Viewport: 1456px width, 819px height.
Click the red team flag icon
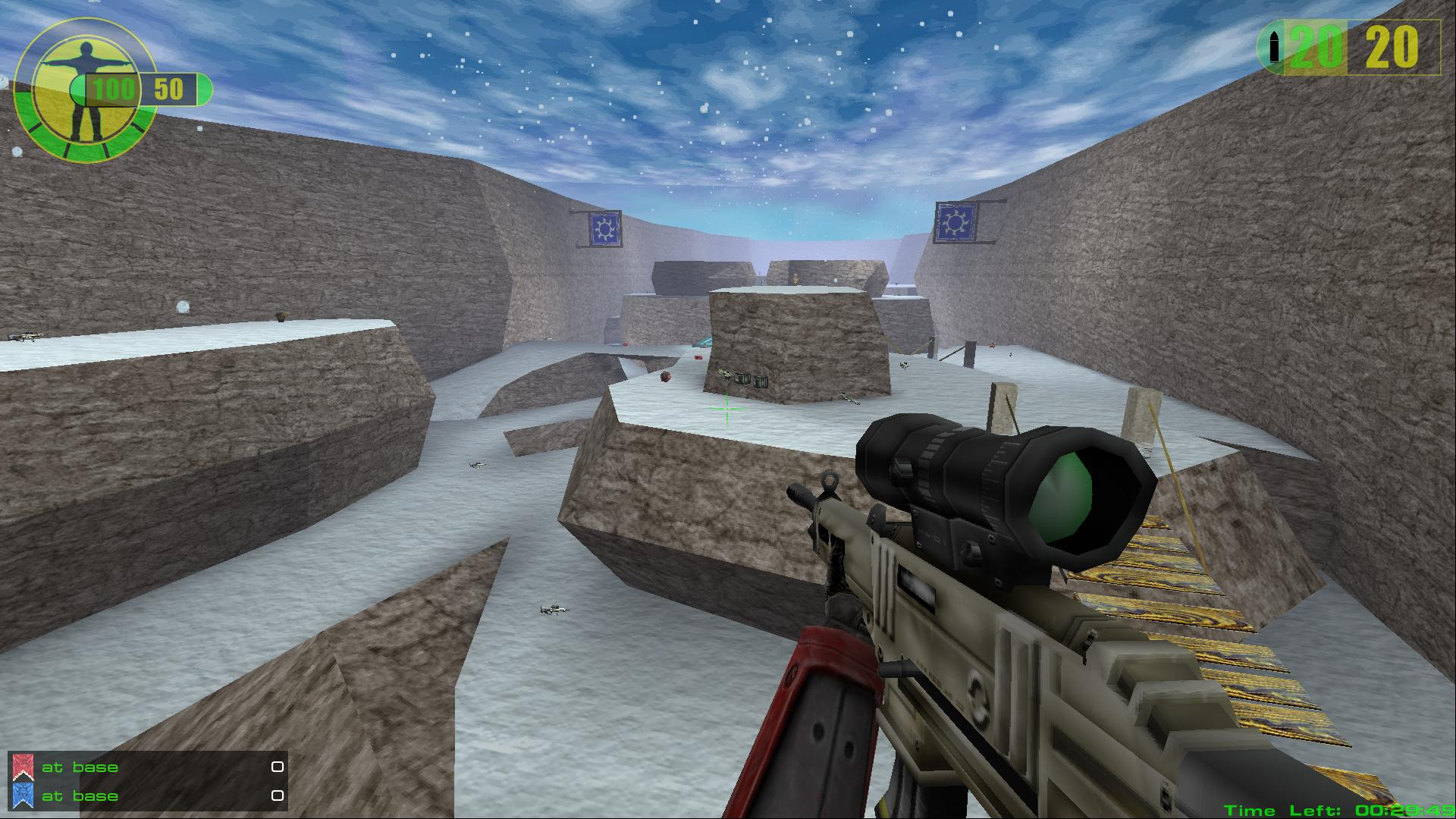coord(23,767)
